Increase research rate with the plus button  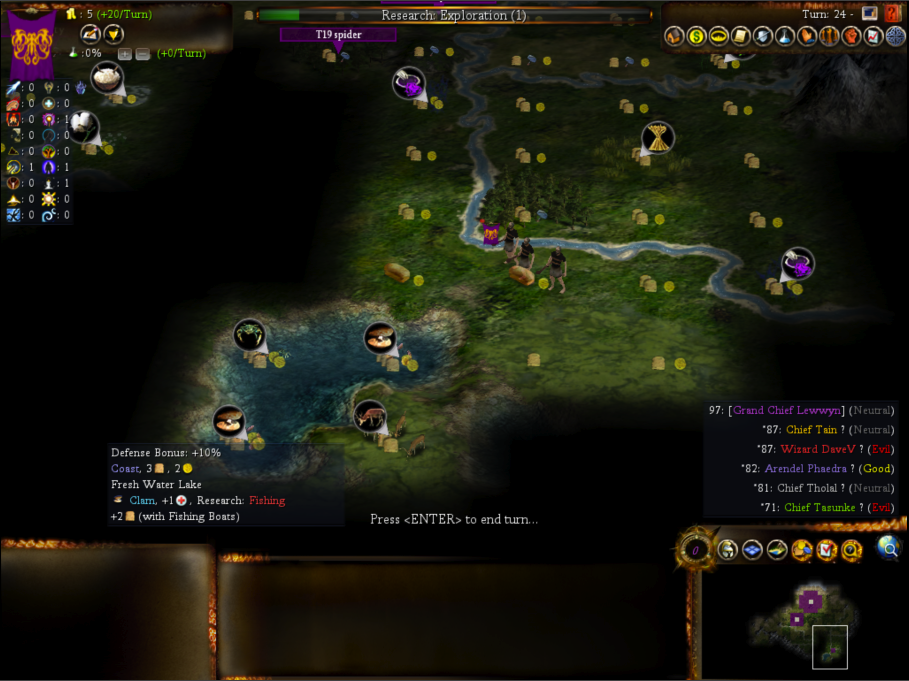[126, 53]
